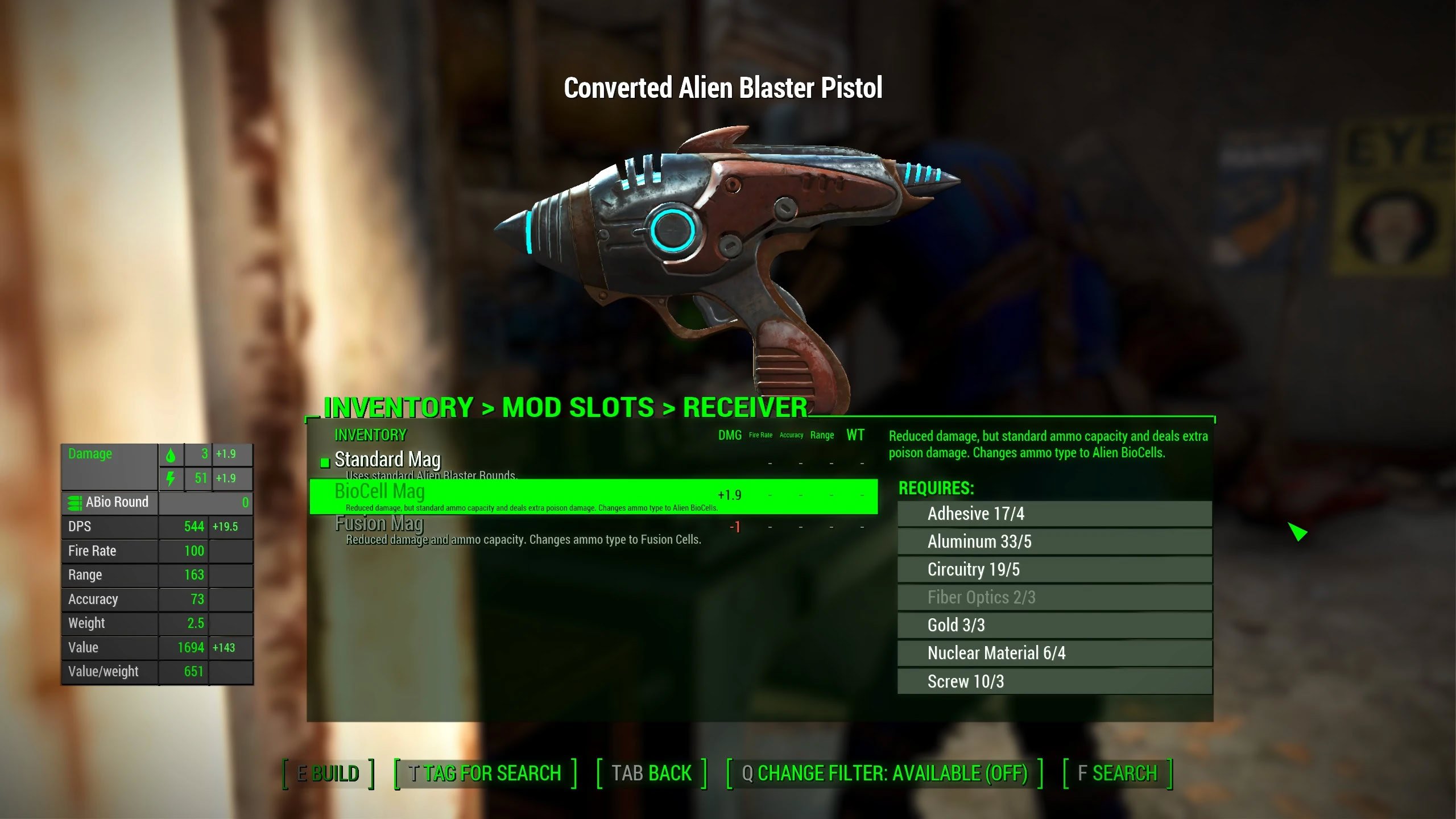
Task: Tag missing components for search
Action: pos(485,773)
